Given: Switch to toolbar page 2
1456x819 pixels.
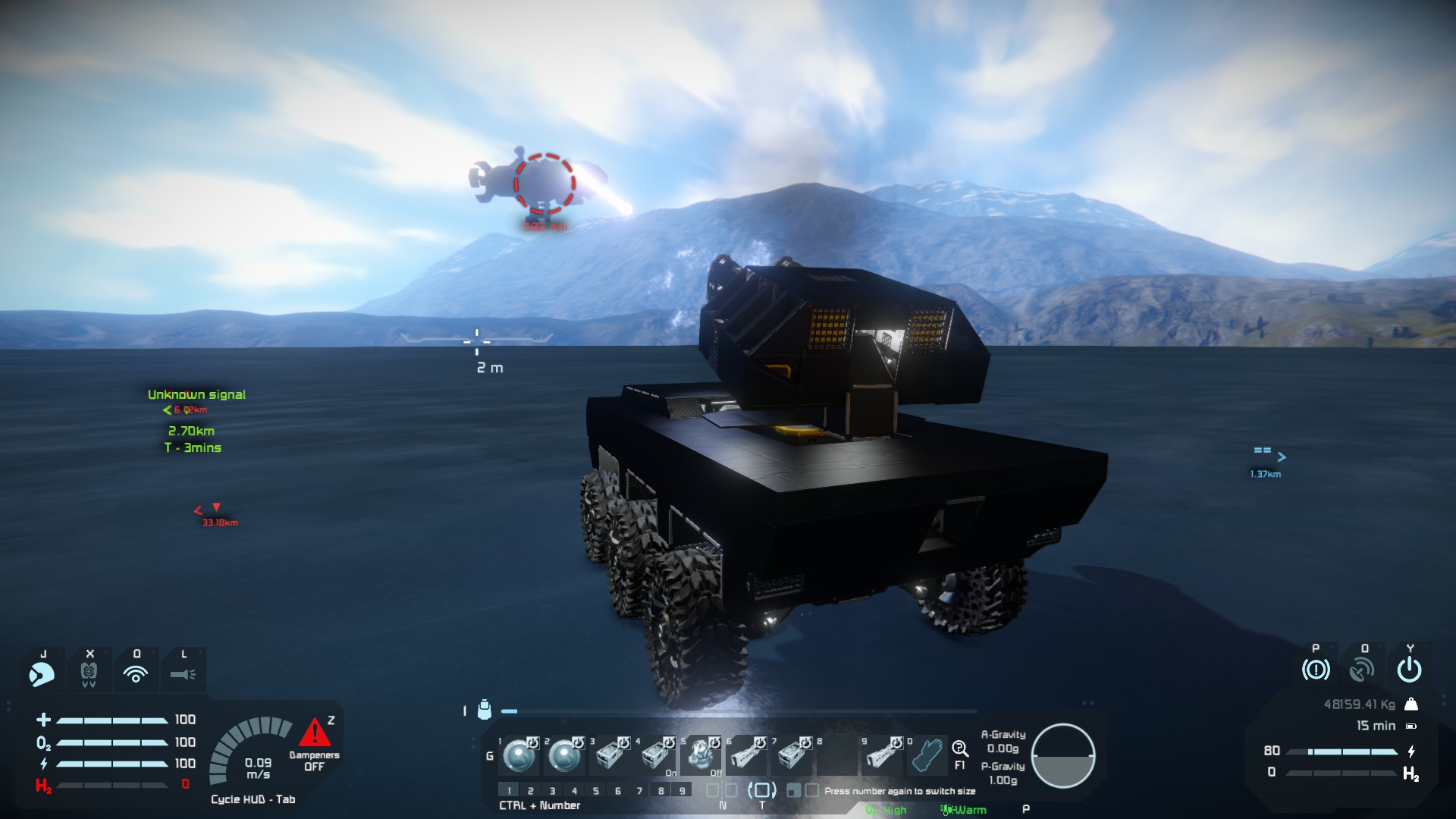Looking at the screenshot, I should (x=531, y=790).
